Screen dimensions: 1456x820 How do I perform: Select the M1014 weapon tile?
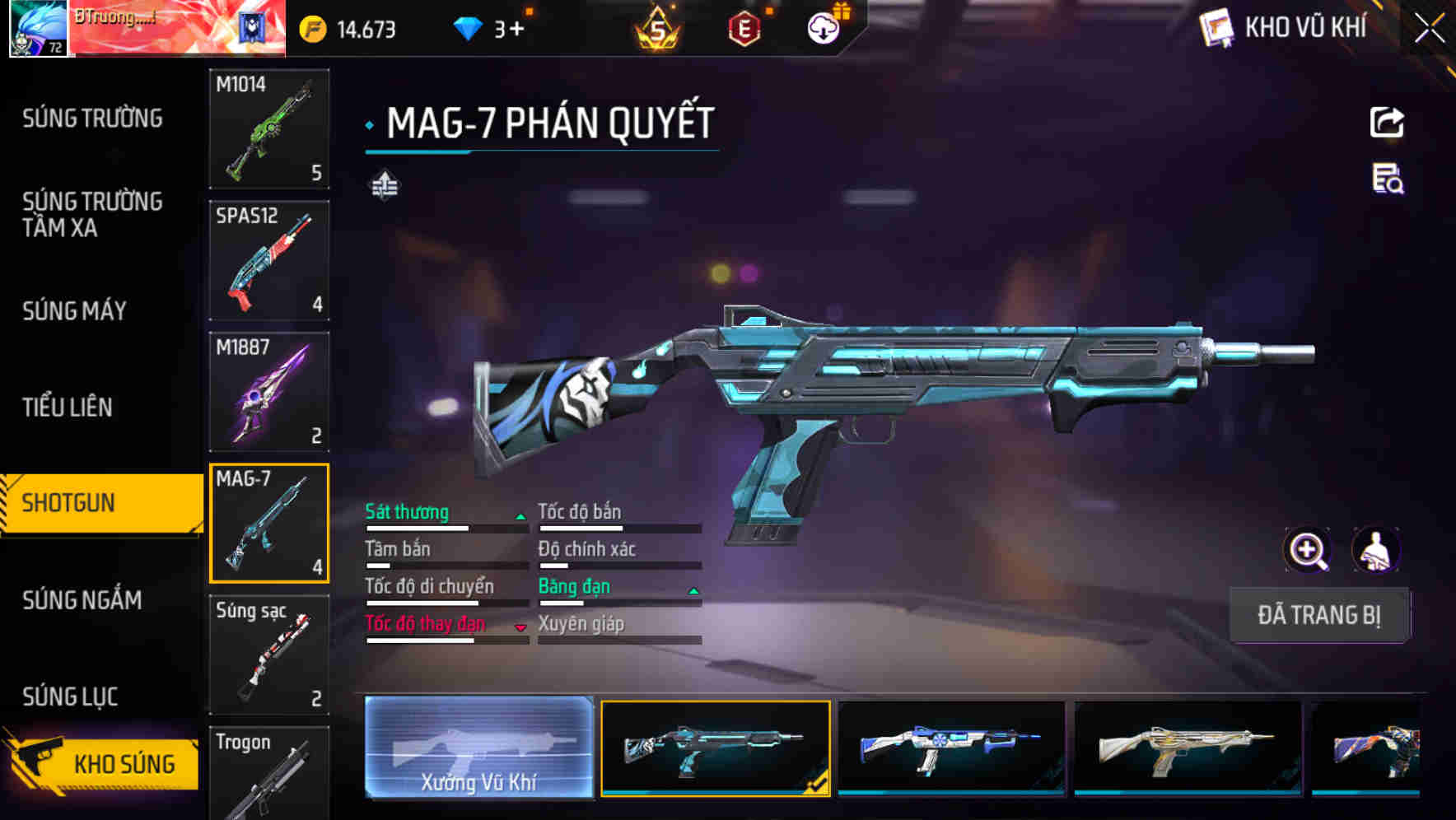[x=269, y=128]
